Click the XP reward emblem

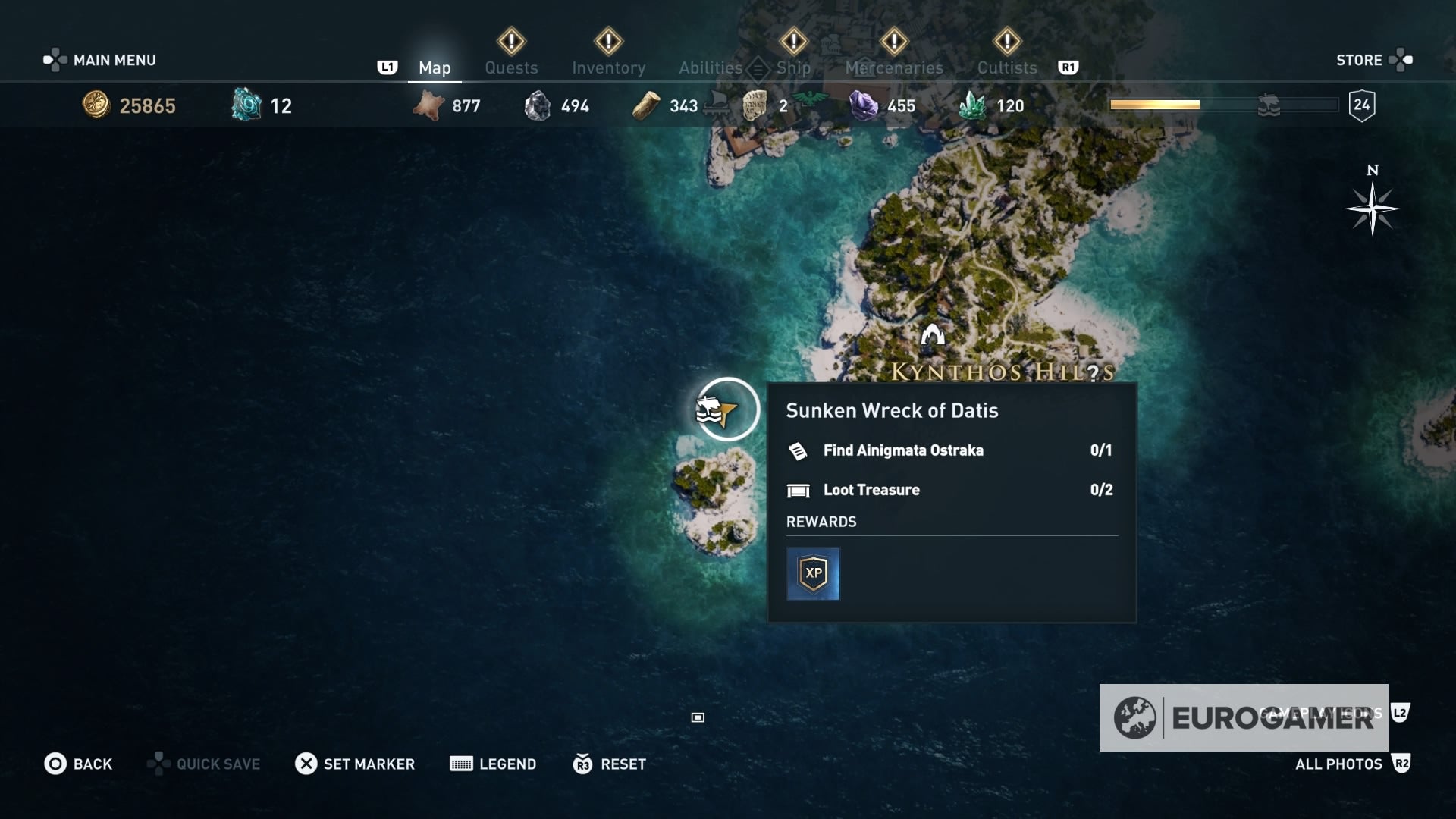pos(813,573)
